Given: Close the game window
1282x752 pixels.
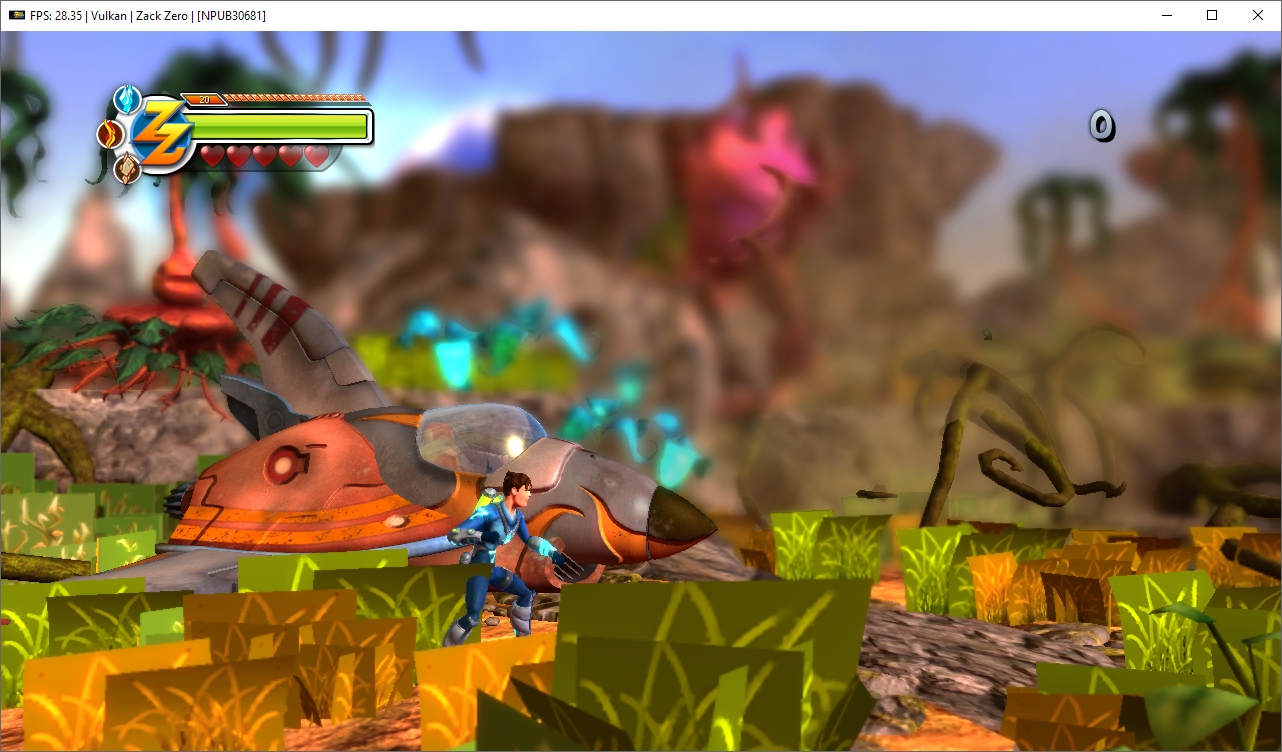Looking at the screenshot, I should [x=1257, y=15].
